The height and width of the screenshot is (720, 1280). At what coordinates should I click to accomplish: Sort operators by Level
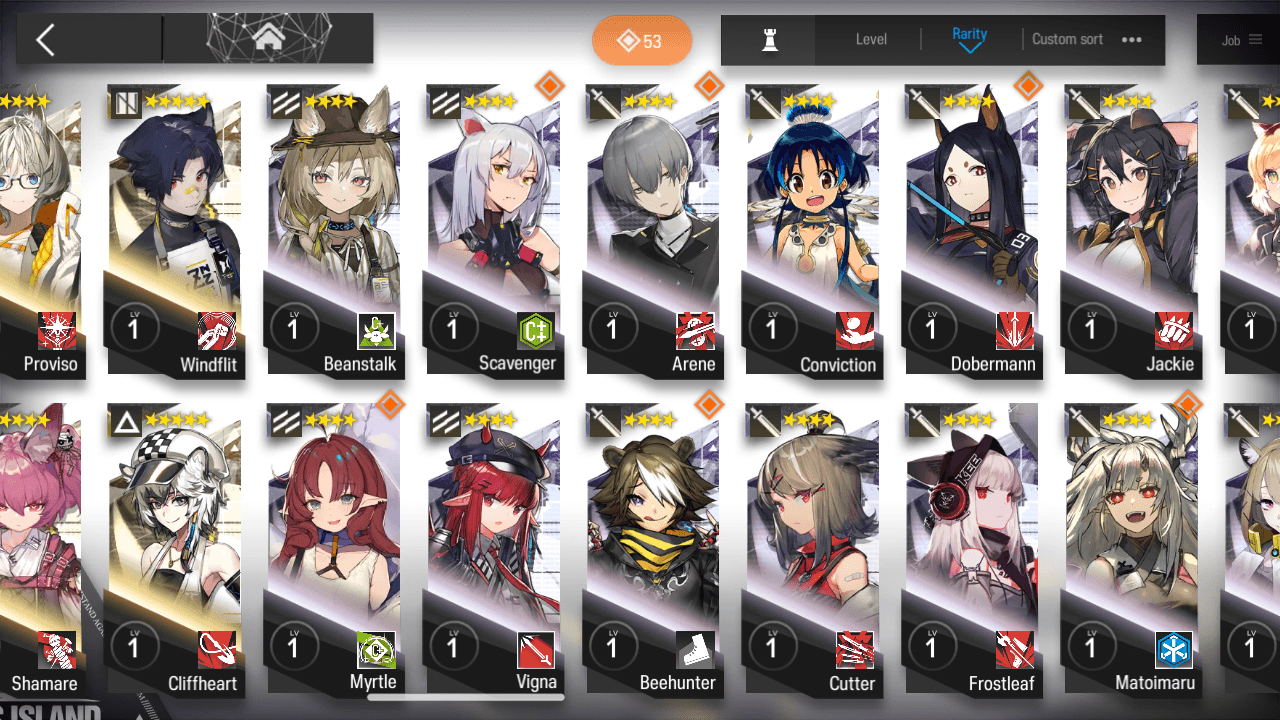[x=871, y=39]
